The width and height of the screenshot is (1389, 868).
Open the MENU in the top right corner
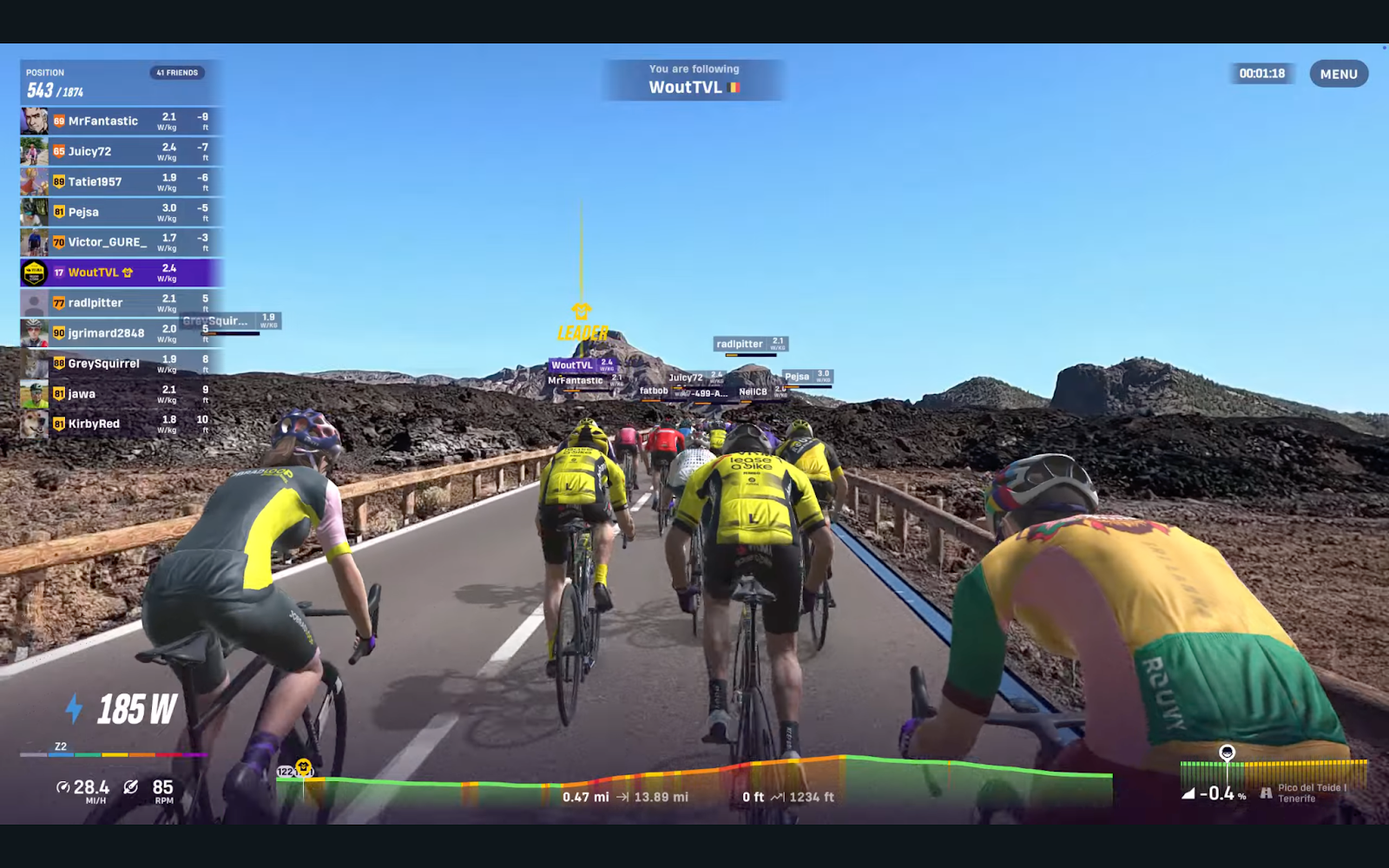pos(1338,74)
